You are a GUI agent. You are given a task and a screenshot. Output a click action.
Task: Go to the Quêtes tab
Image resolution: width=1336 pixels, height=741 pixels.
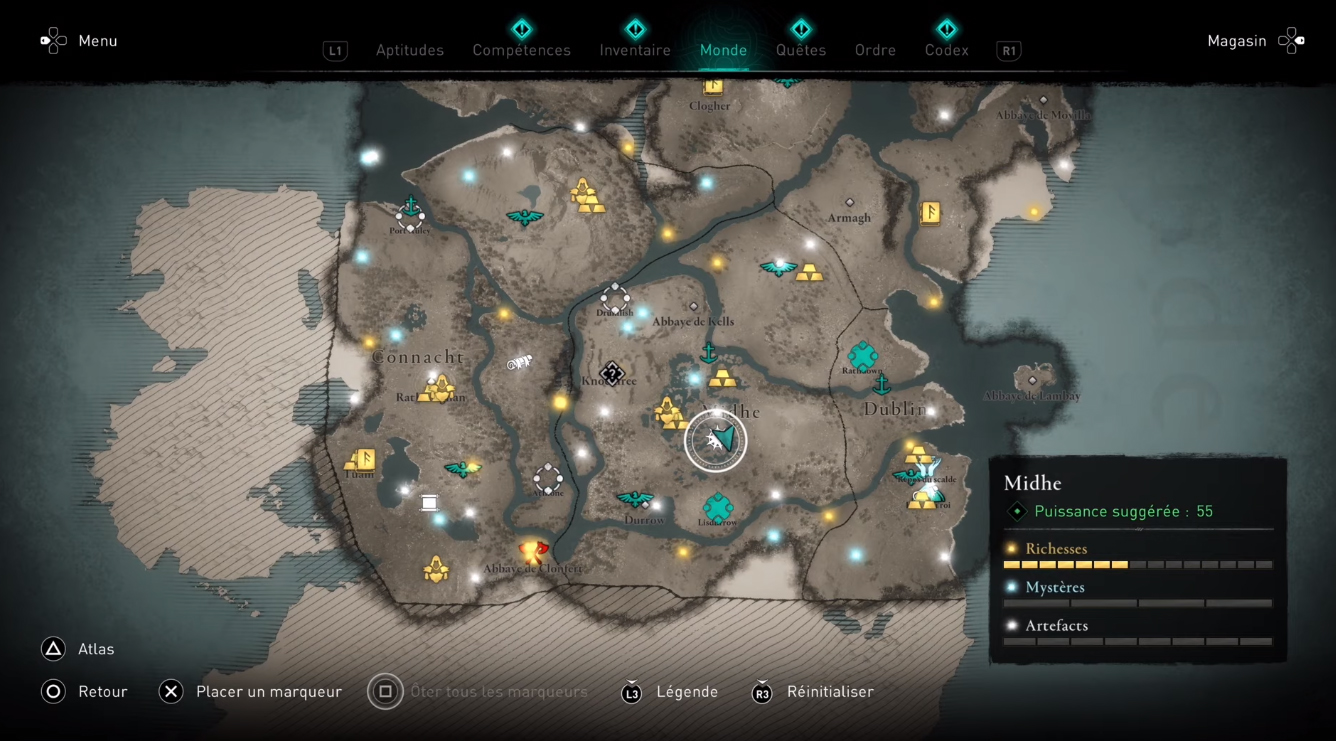point(800,50)
